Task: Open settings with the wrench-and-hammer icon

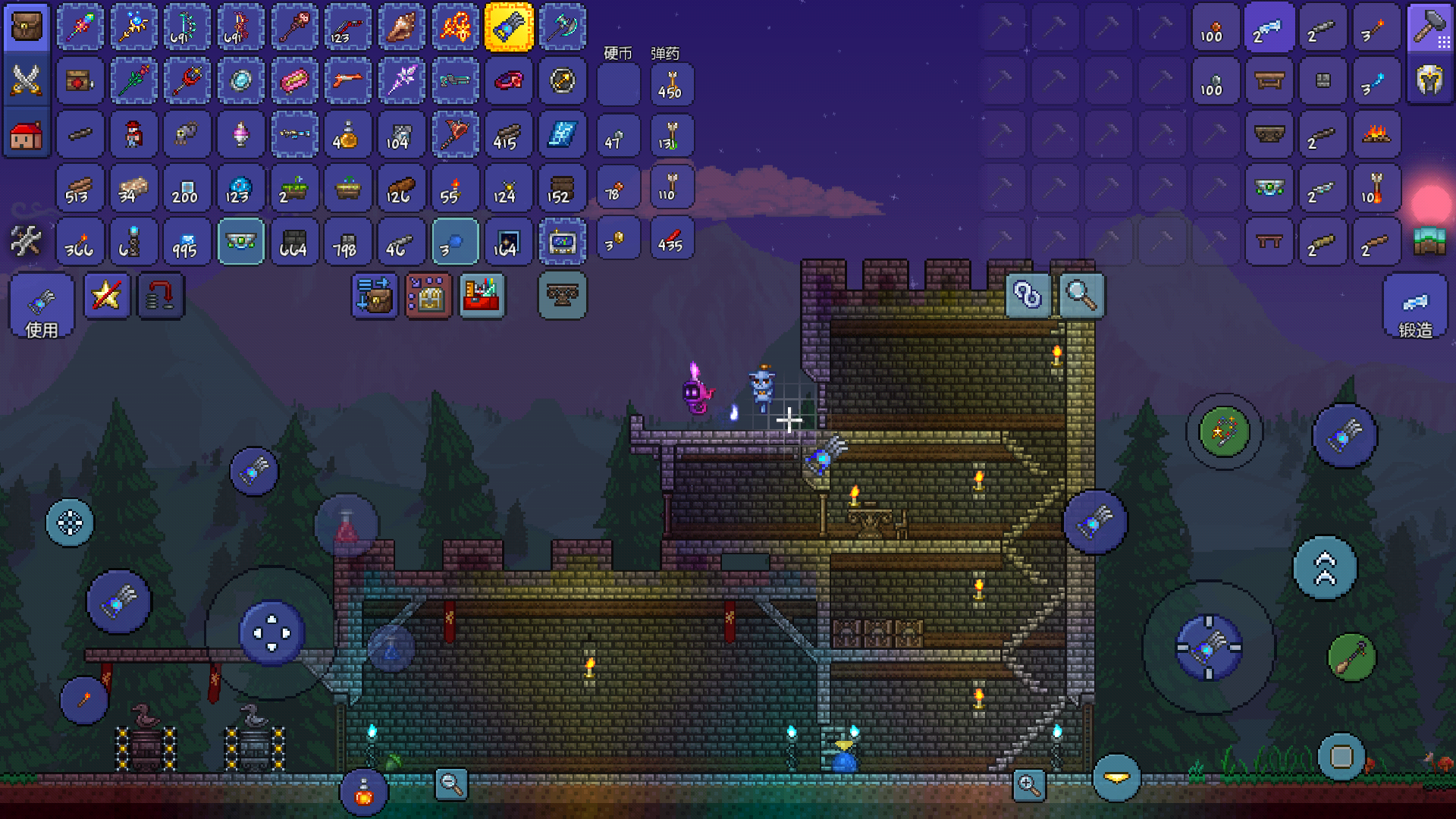Action: (27, 242)
